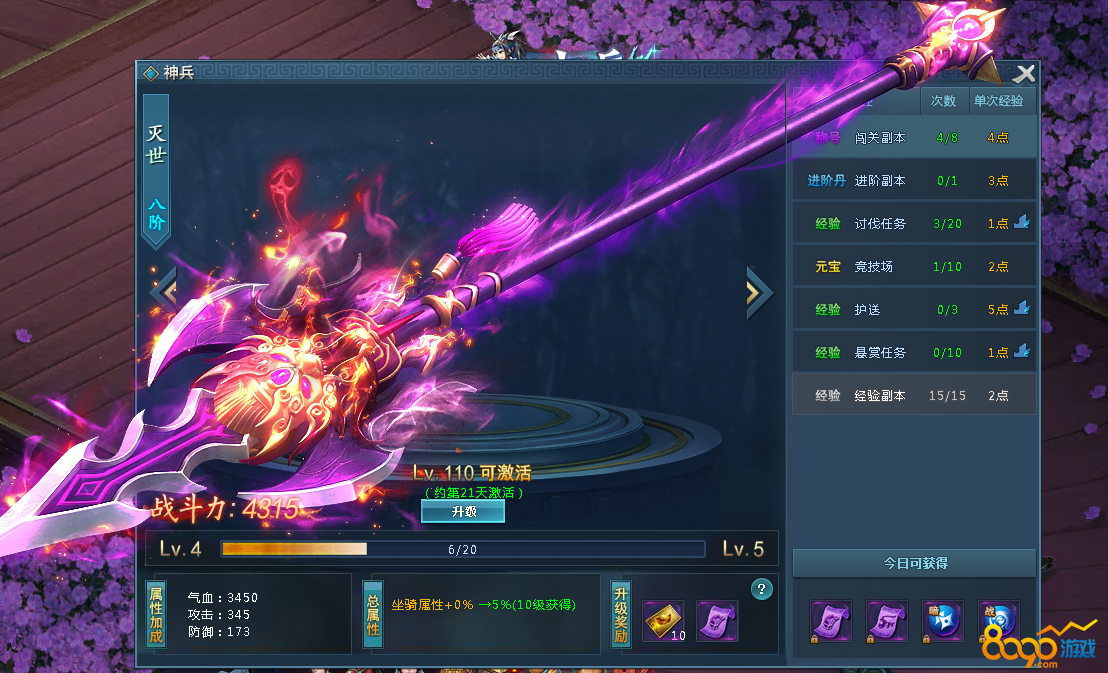
Task: Click the blue shuriken orb reward icon
Action: tap(942, 621)
